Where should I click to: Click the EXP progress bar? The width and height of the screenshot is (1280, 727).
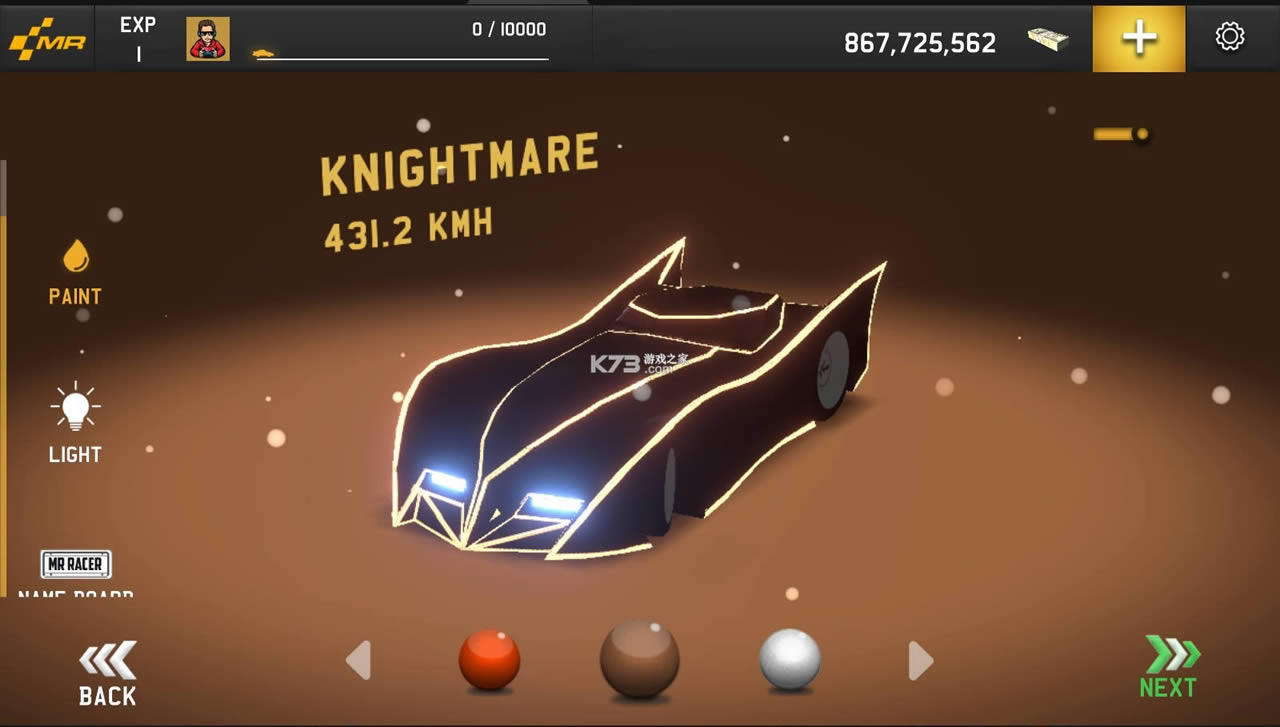tap(400, 55)
